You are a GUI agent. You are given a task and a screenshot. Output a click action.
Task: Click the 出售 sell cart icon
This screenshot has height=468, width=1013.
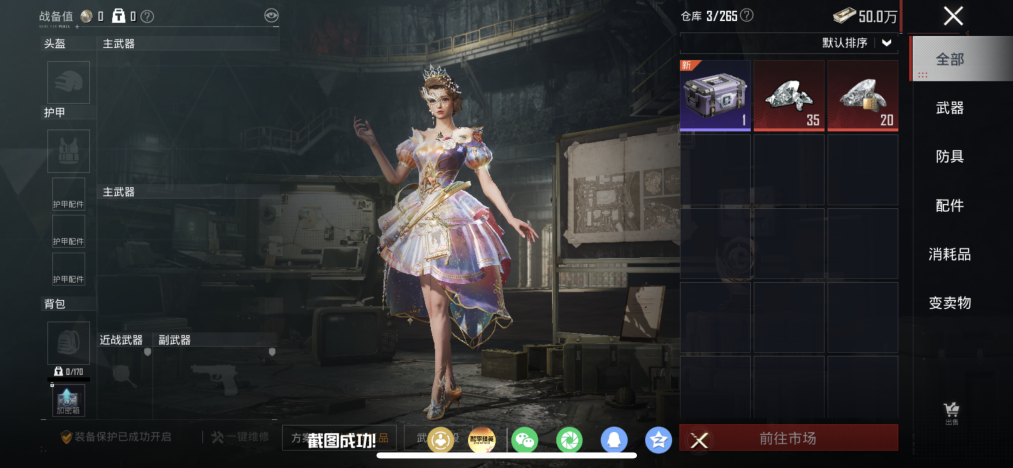click(x=951, y=410)
